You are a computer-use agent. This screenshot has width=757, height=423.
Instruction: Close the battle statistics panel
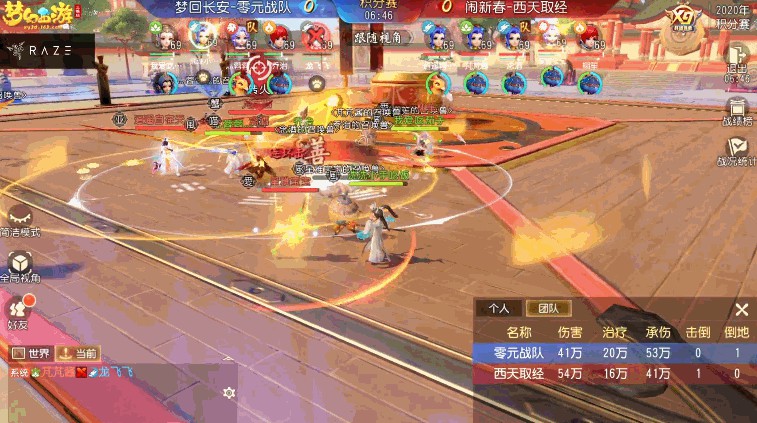pyautogui.click(x=741, y=309)
